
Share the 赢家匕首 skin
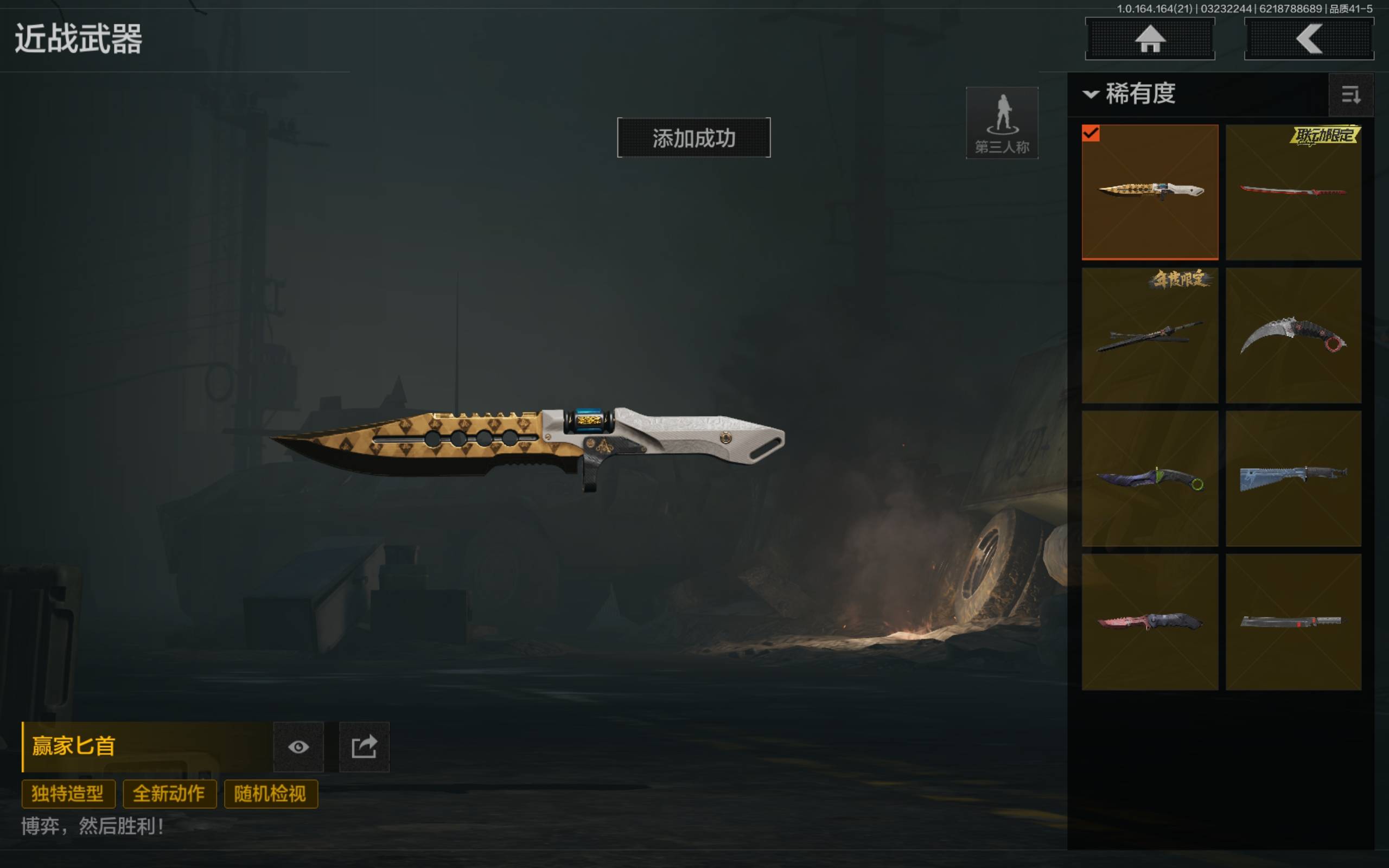click(364, 747)
